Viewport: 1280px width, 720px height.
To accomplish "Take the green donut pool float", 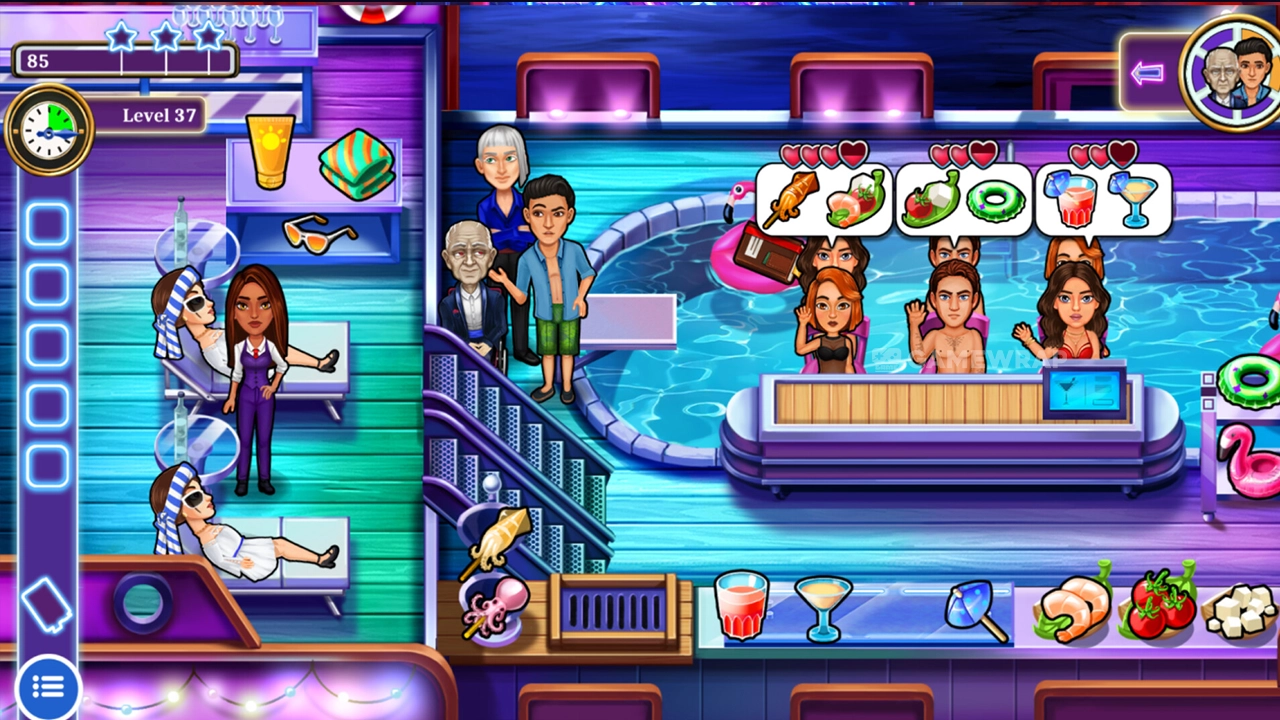I will coord(1247,381).
